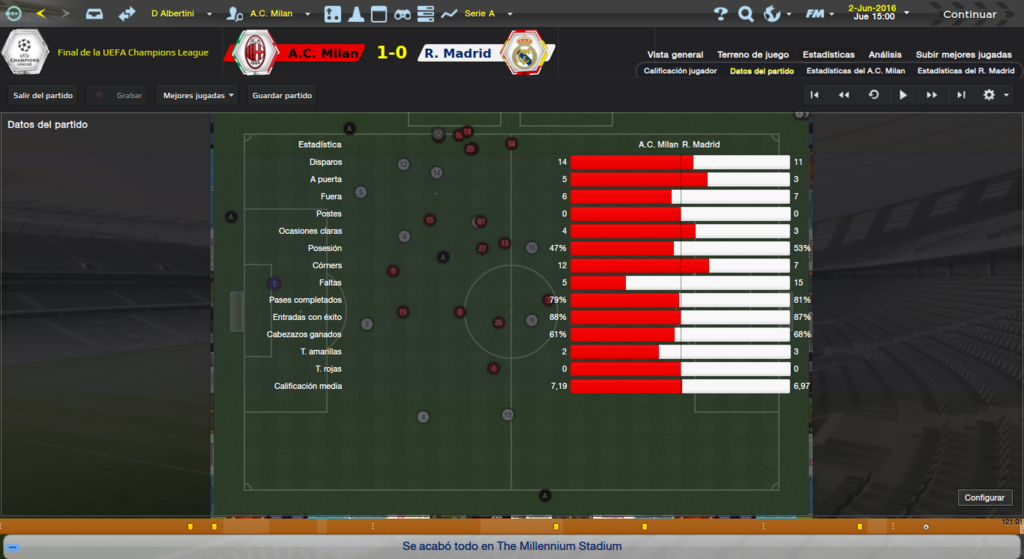The image size is (1024, 559).
Task: Open the Mejores jugadas dropdown
Action: click(x=197, y=95)
